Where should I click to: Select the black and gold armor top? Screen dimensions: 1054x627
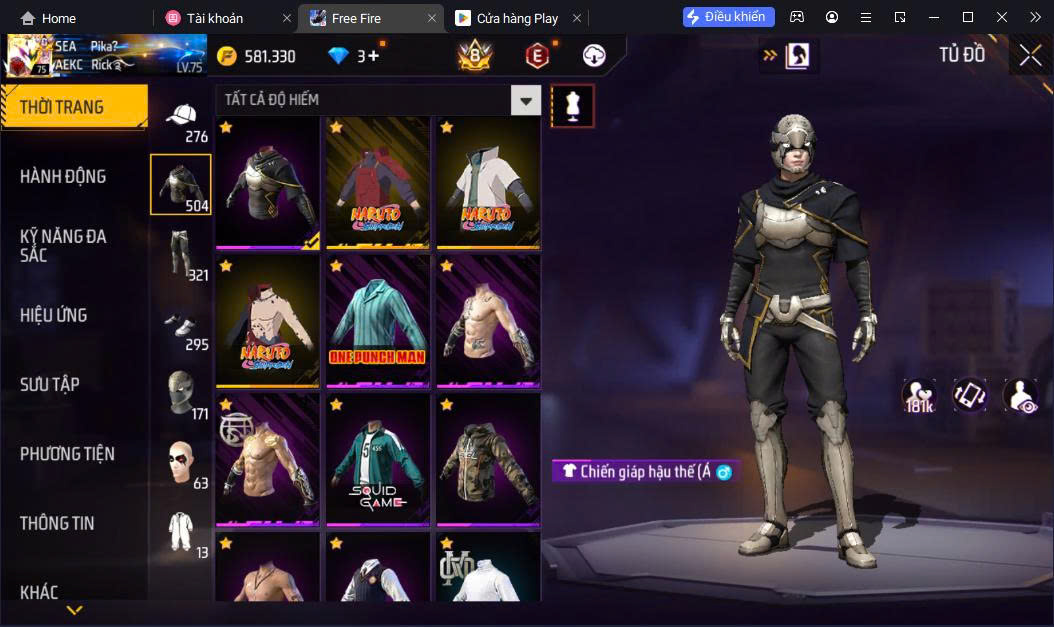[x=268, y=183]
